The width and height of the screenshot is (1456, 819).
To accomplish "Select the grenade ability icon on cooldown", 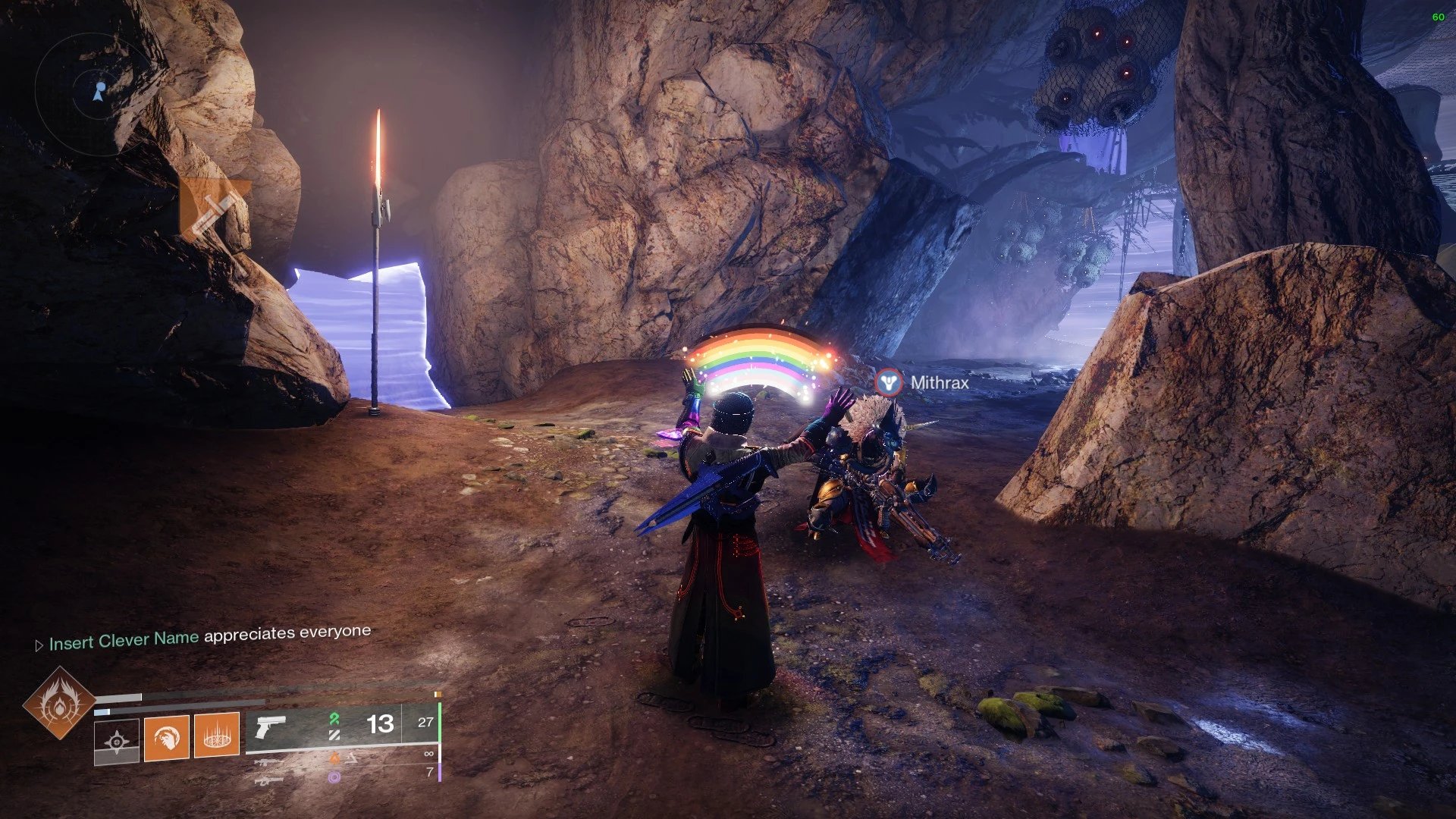I will click(117, 741).
